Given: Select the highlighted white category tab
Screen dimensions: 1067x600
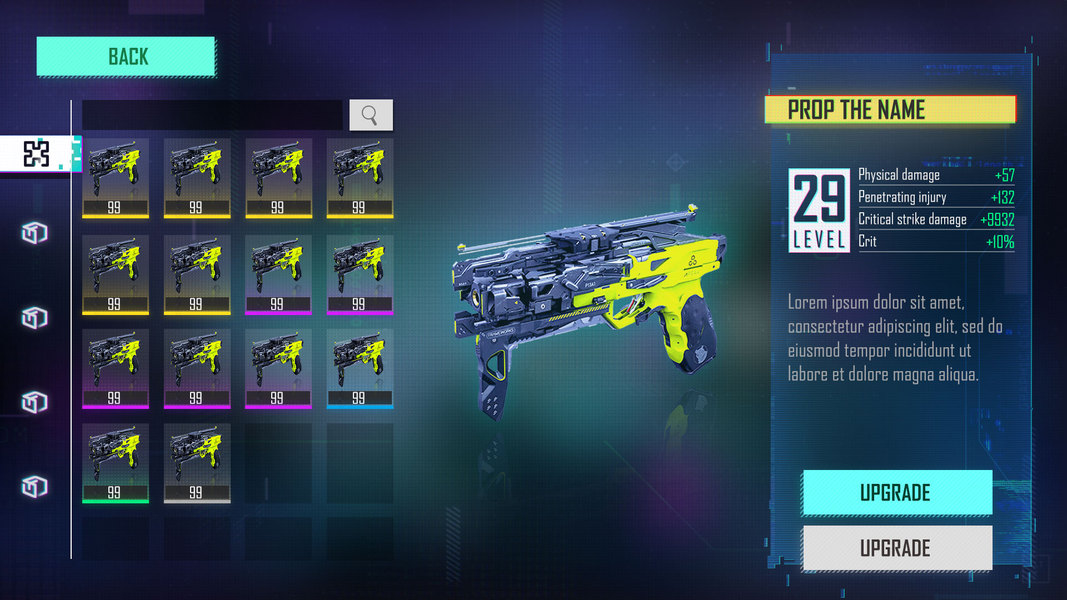Looking at the screenshot, I should coord(37,153).
